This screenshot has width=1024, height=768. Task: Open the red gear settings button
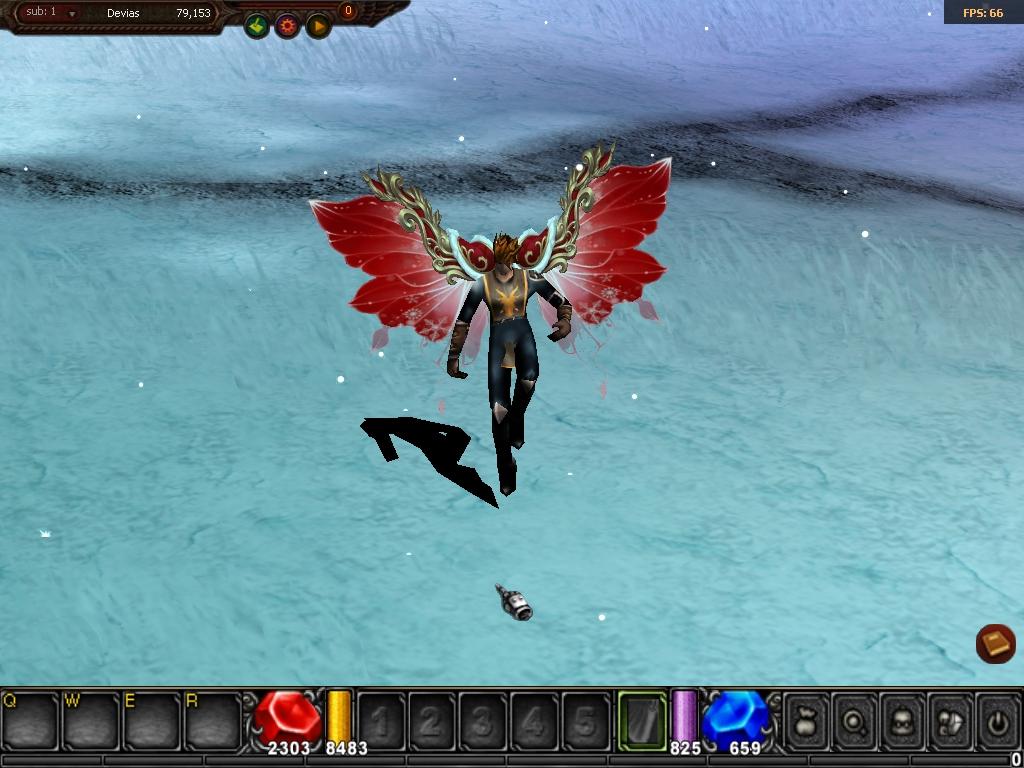click(288, 26)
